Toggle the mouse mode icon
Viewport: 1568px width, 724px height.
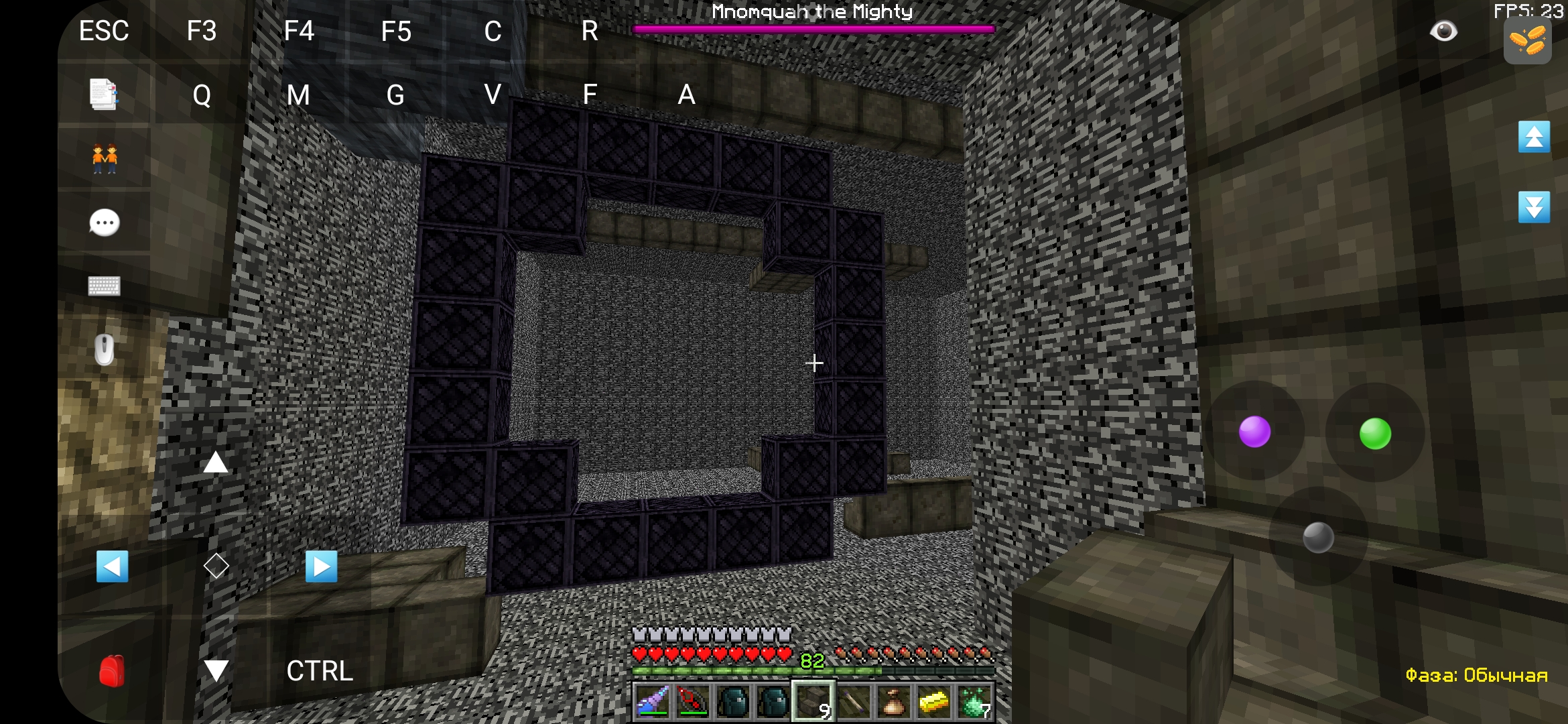coord(105,349)
